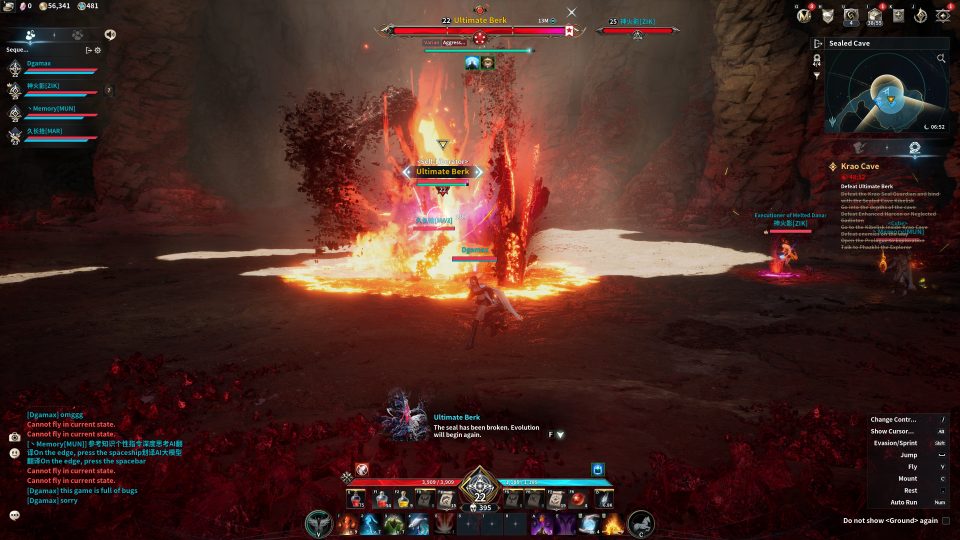Use the red health potion slot

[x=356, y=499]
